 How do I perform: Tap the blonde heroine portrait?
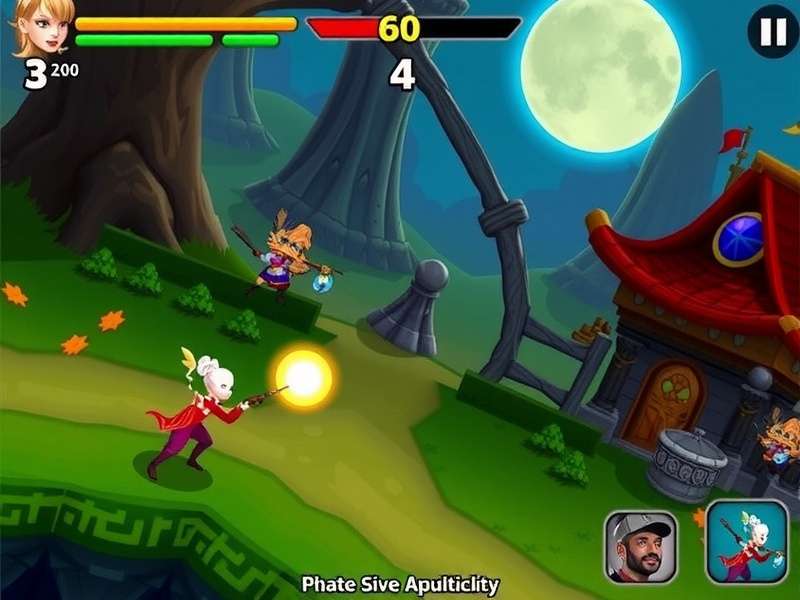[x=42, y=27]
